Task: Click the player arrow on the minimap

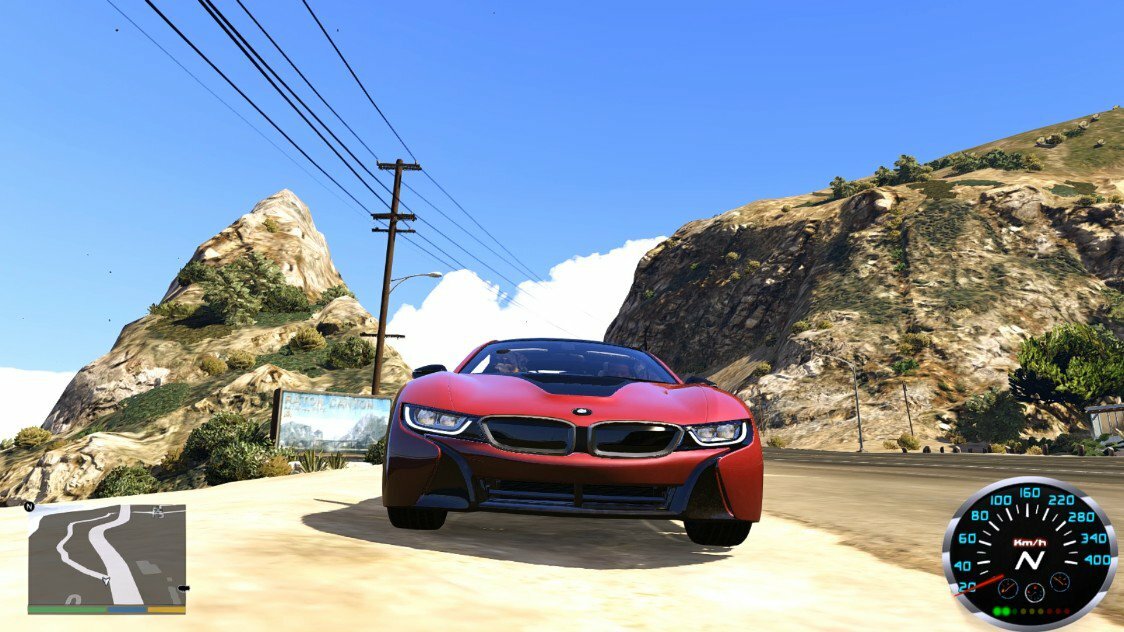Action: (x=105, y=578)
